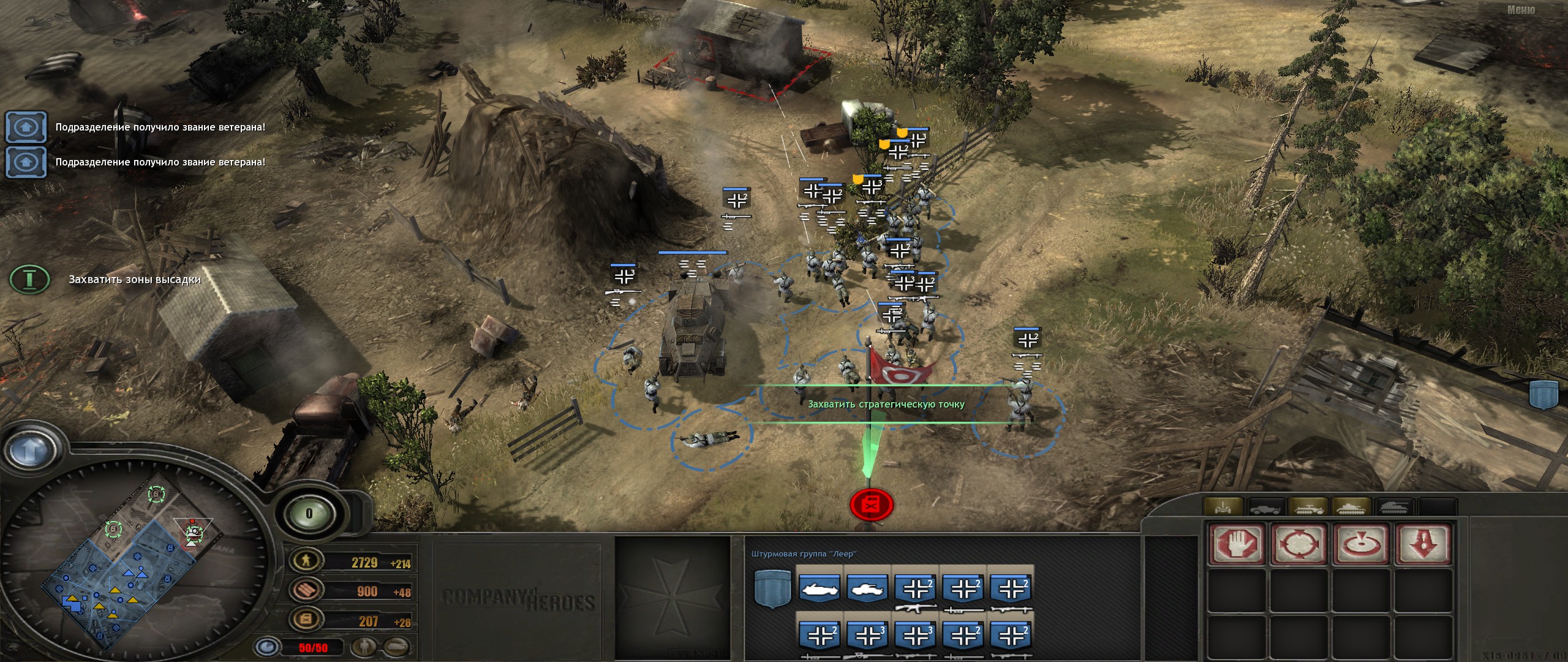1568x662 pixels.
Task: Click the blue shield emblem in squad panel
Action: [x=772, y=588]
